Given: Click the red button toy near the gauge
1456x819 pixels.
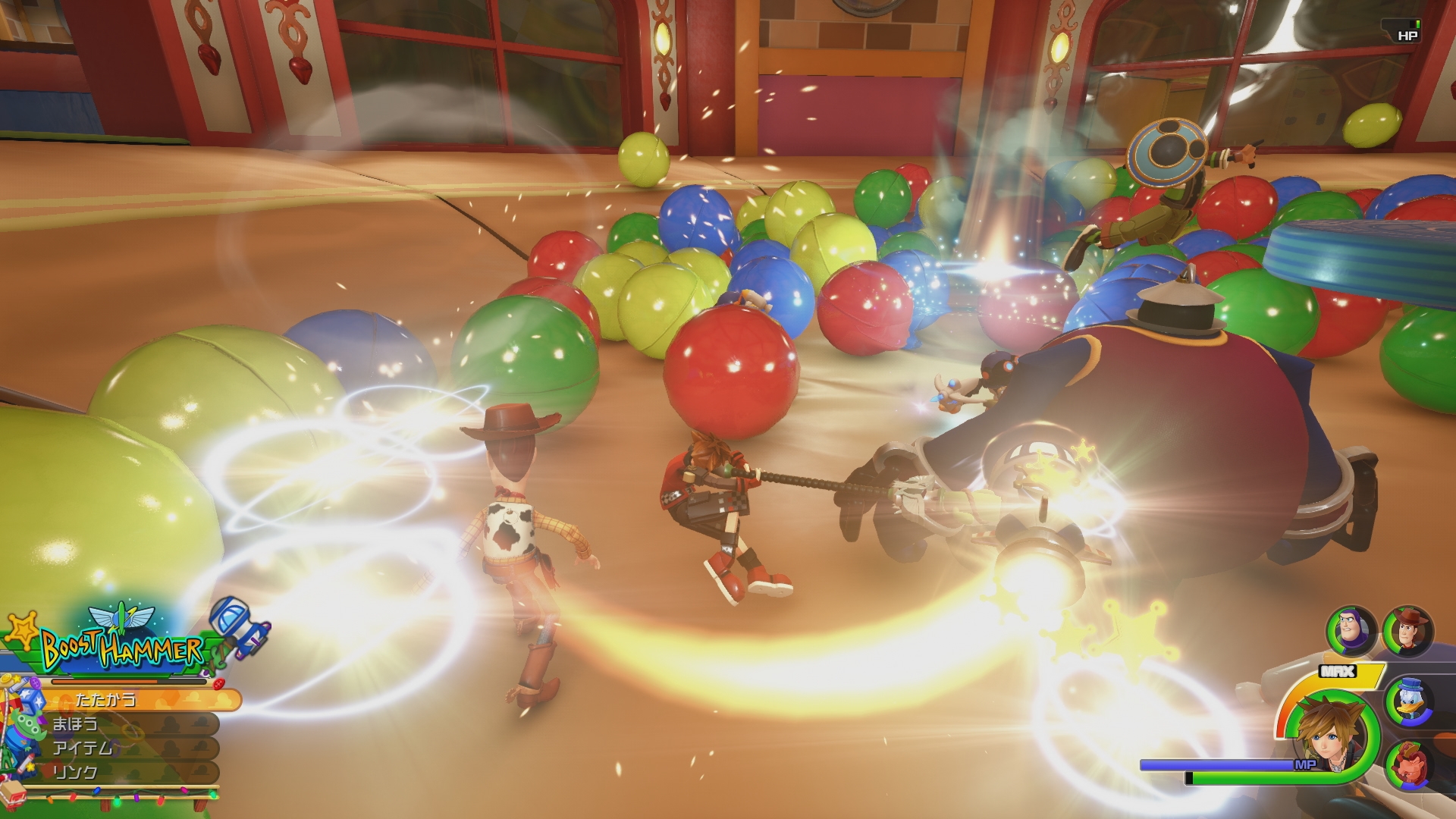Looking at the screenshot, I should pyautogui.click(x=219, y=683).
